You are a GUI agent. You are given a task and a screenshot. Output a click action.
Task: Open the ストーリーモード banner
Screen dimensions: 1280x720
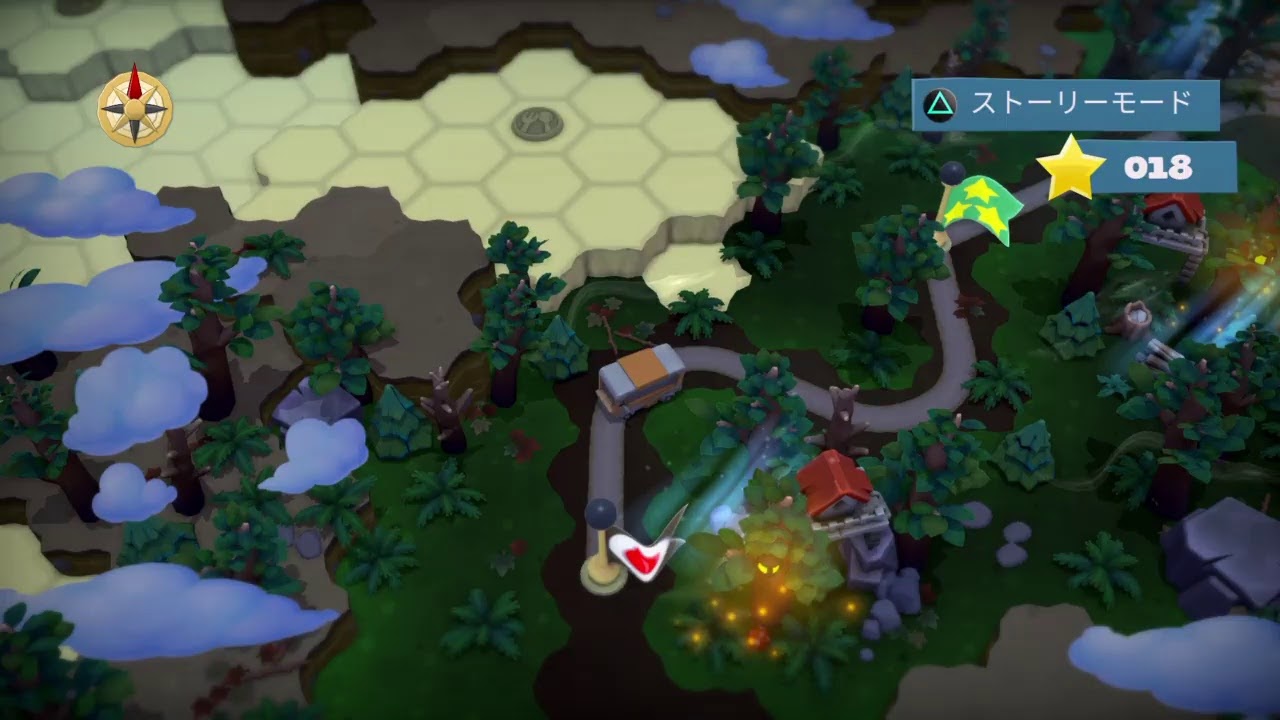[1065, 104]
